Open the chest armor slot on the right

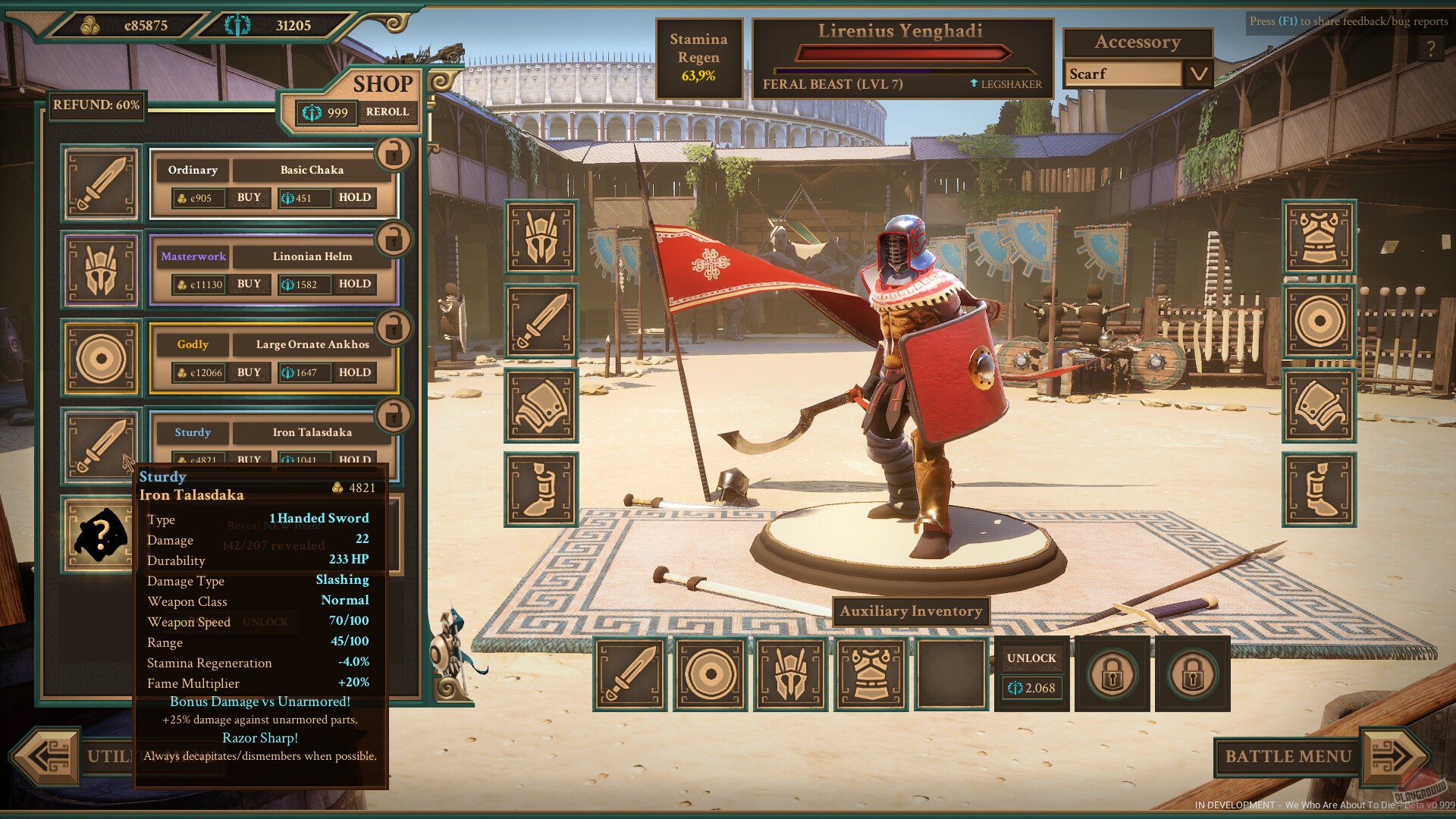pos(1319,237)
